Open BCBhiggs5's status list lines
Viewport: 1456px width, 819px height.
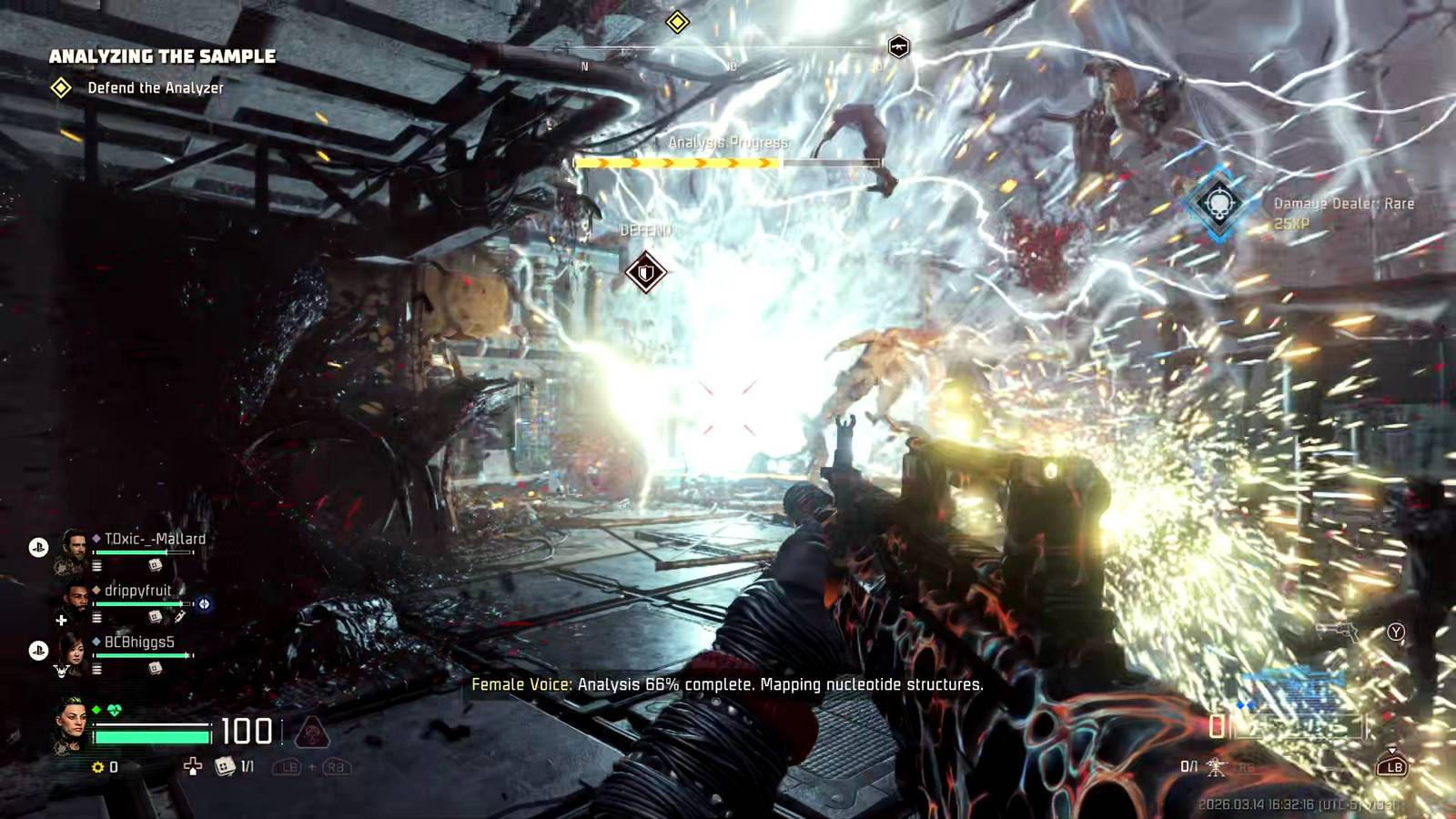(96, 669)
